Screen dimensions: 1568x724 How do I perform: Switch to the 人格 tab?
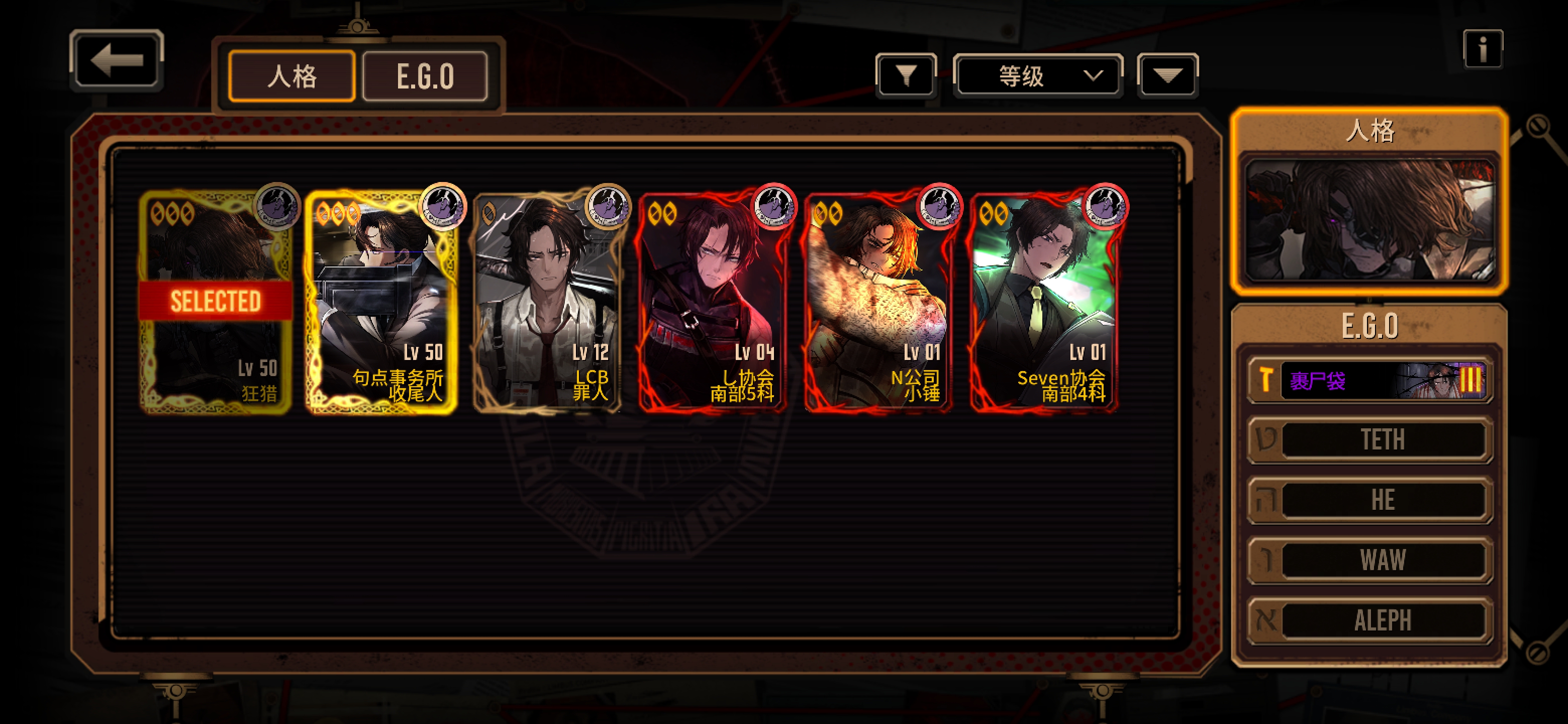coord(291,77)
